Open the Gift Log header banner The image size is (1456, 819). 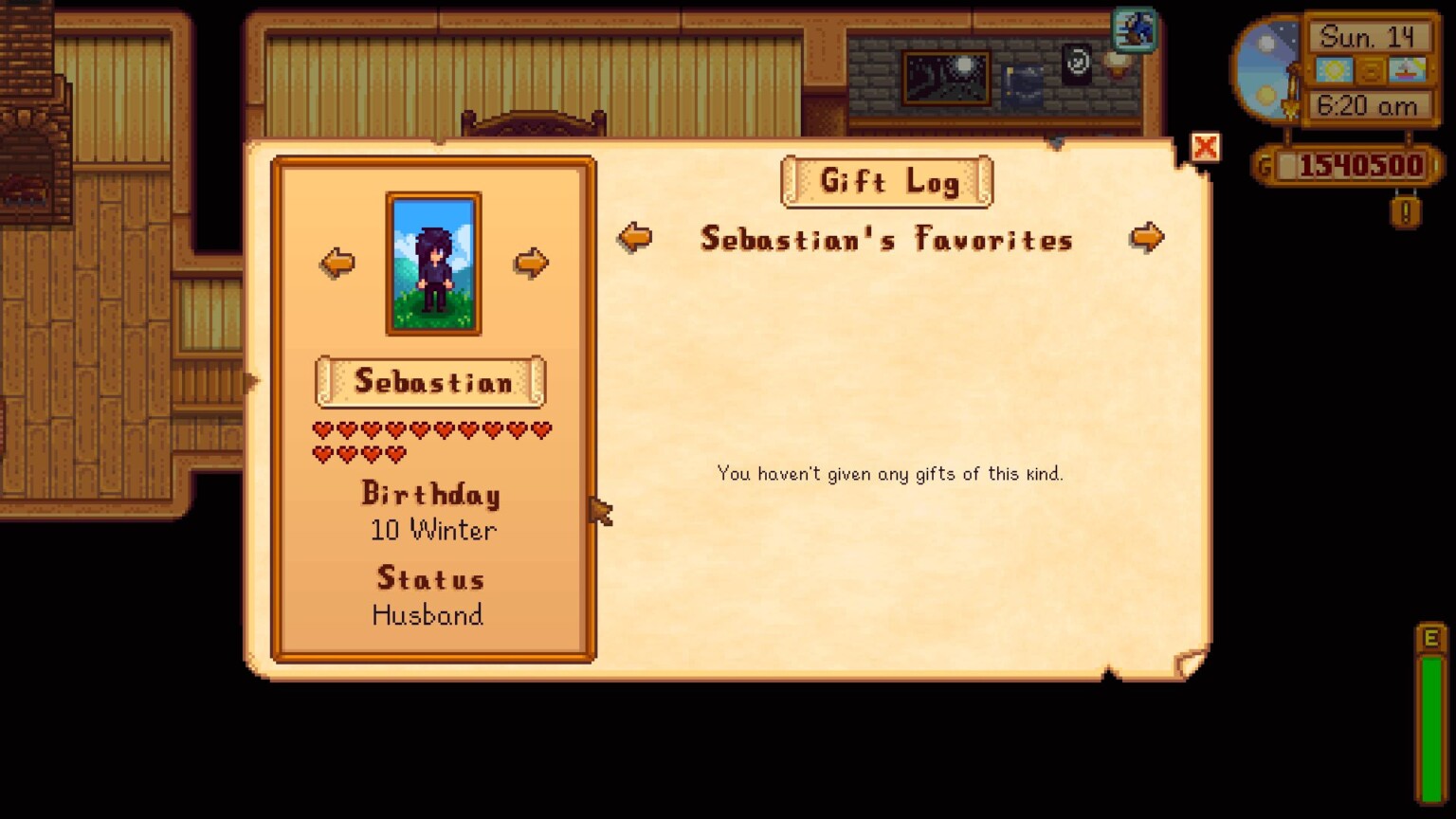tap(886, 182)
